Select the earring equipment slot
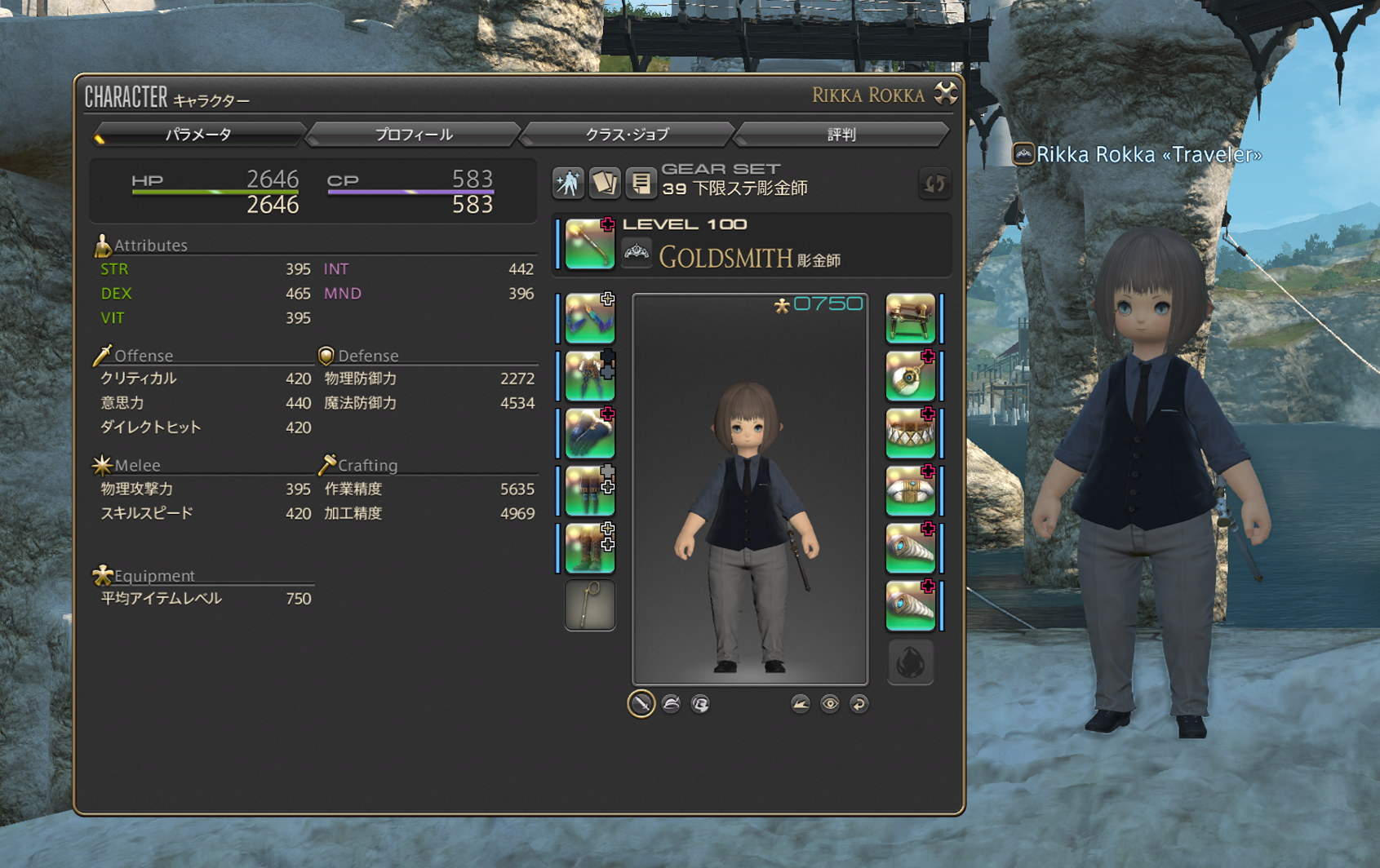Image resolution: width=1380 pixels, height=868 pixels. click(x=910, y=376)
